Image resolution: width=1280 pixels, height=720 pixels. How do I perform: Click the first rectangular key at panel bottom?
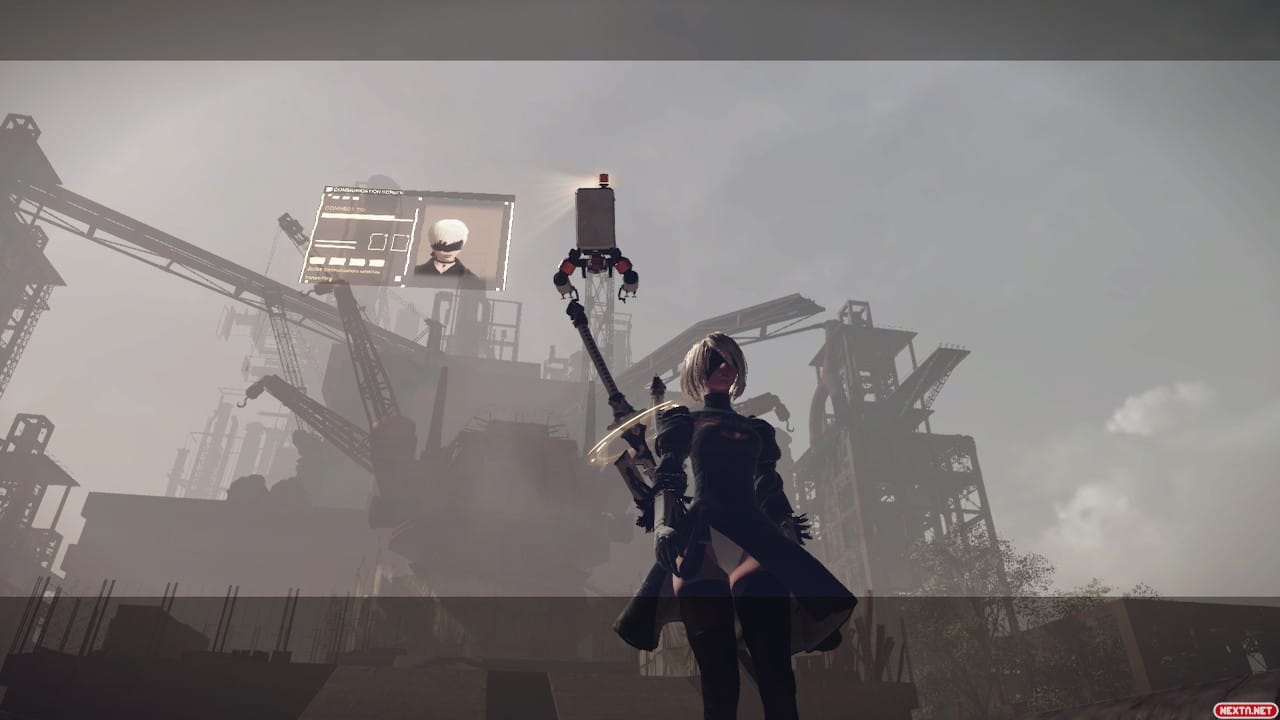coord(316,260)
